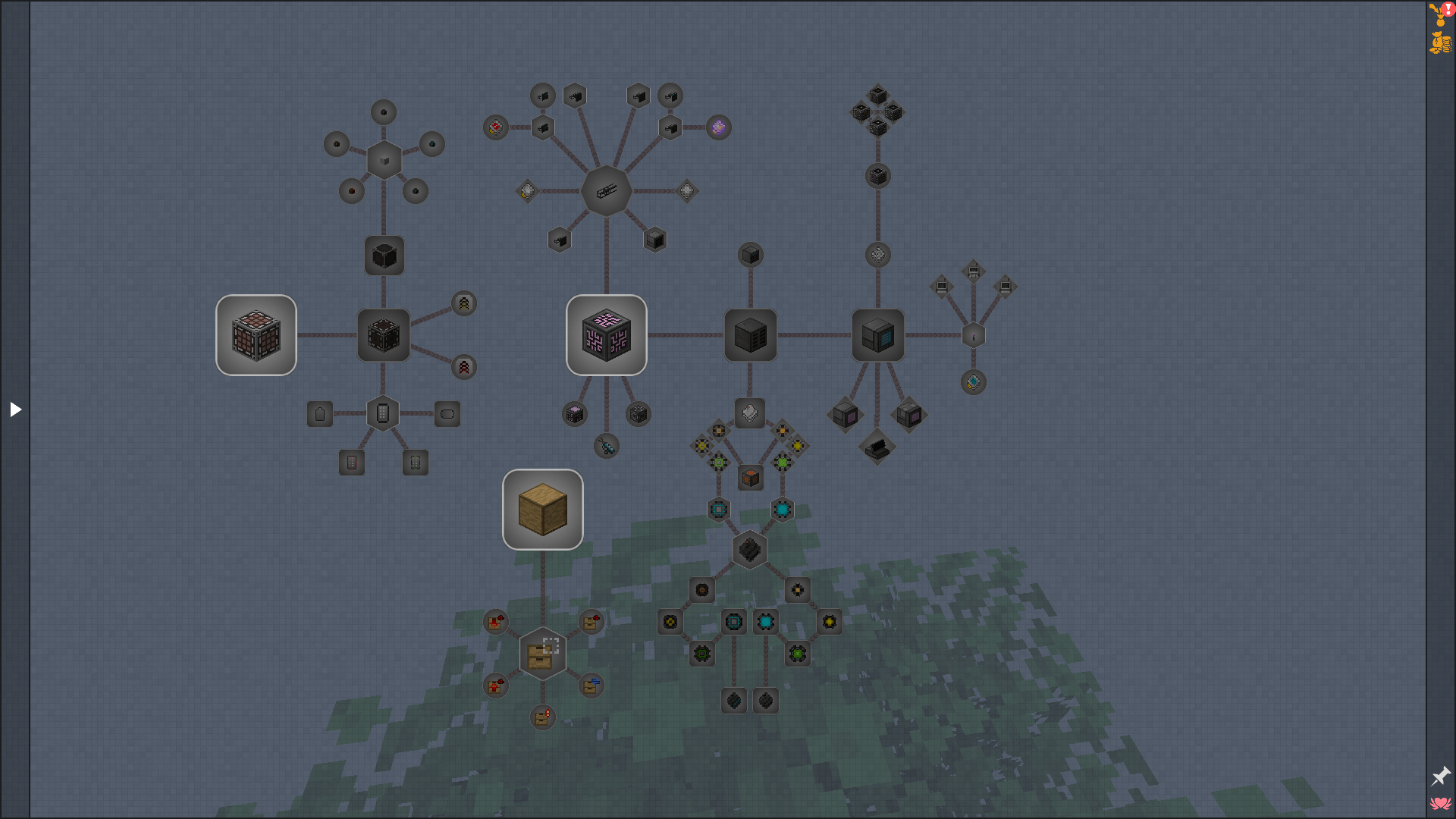
Task: Select the red chevron upgrade quest
Action: [x=464, y=367]
